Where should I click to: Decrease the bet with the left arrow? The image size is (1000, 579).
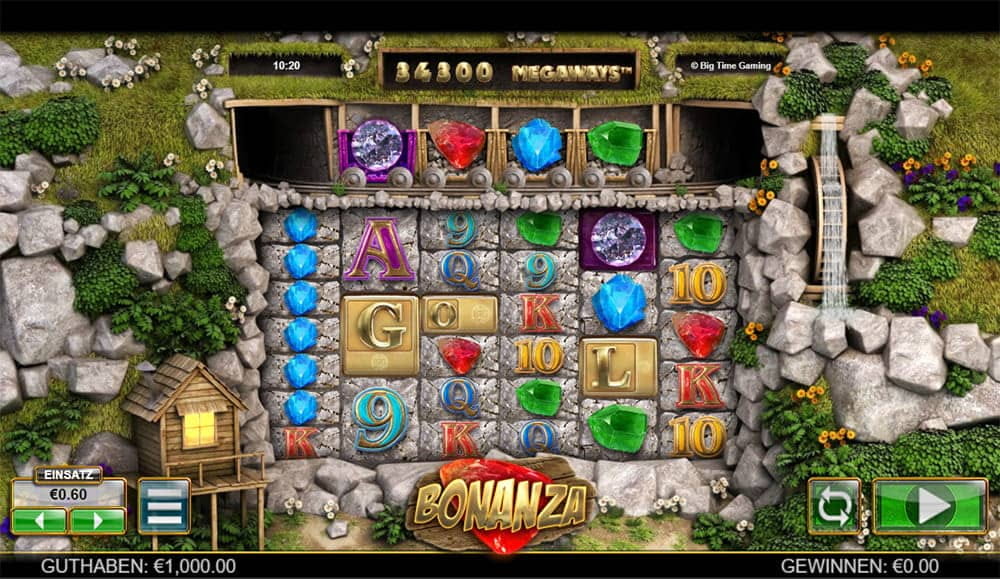pyautogui.click(x=39, y=521)
